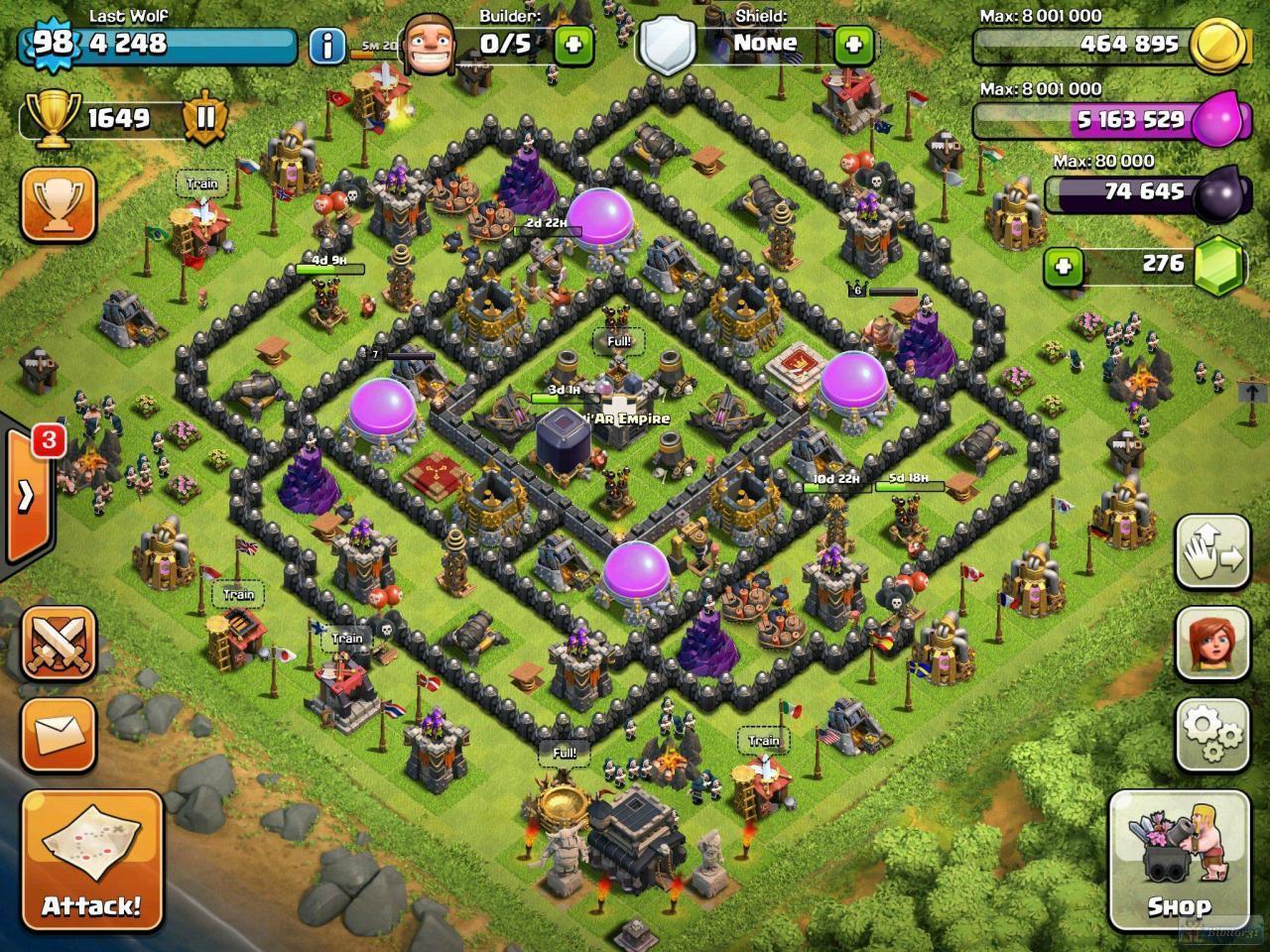Open the mail envelope inbox
This screenshot has width=1270, height=952.
pyautogui.click(x=59, y=735)
